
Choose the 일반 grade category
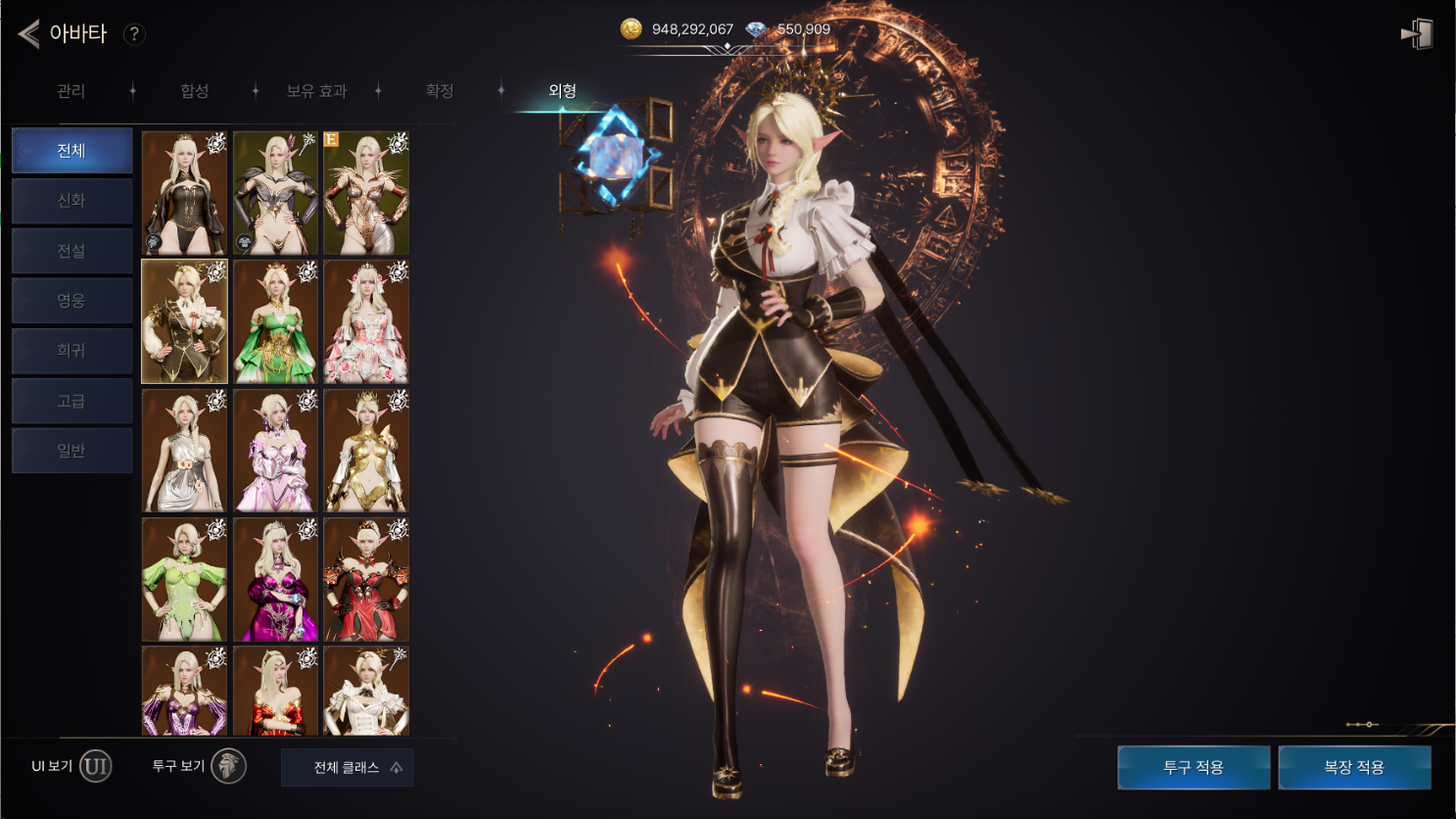(71, 451)
